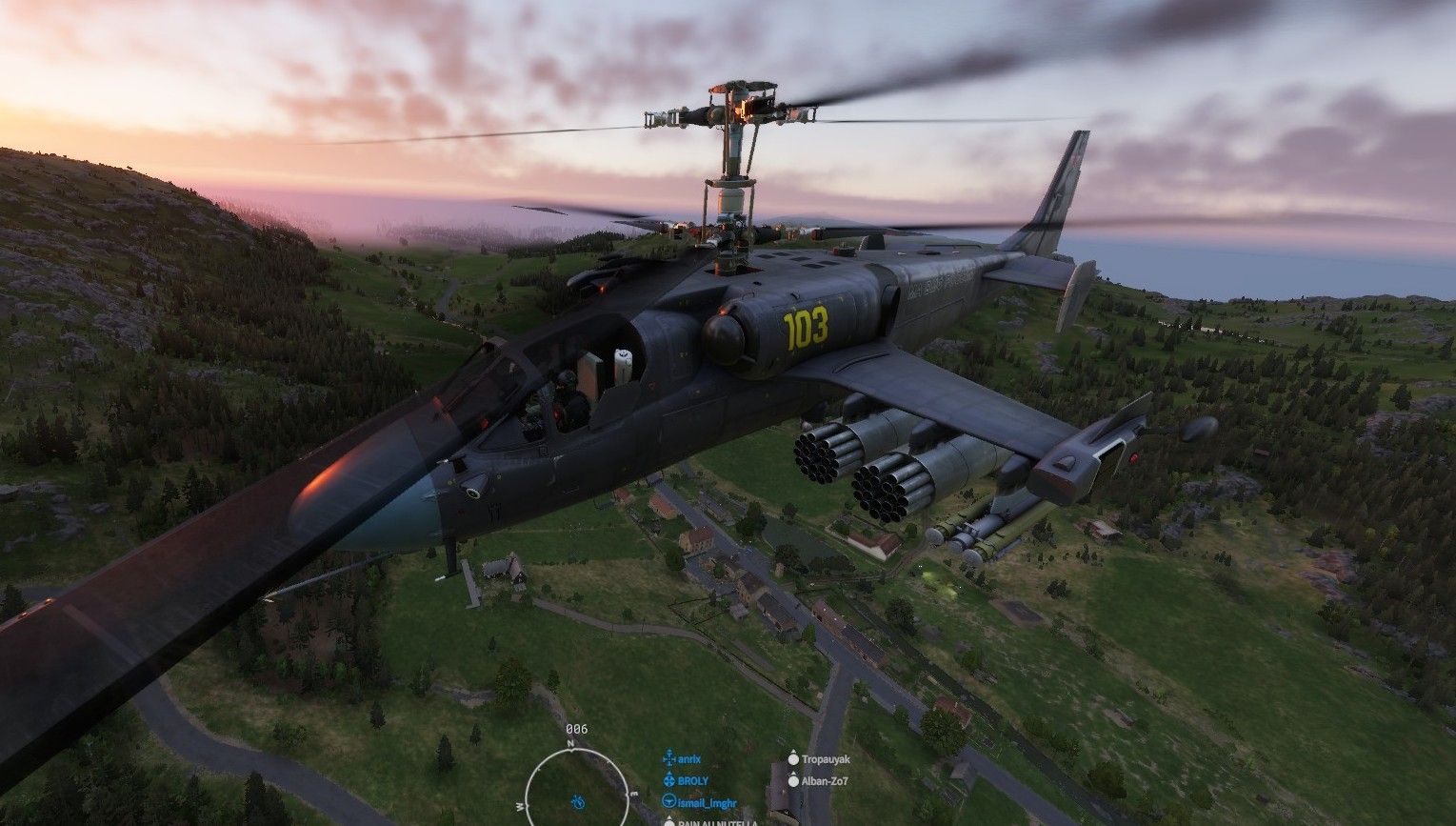Select ismail_lmghr in the crew list
The height and width of the screenshot is (826, 1456).
pos(708,803)
